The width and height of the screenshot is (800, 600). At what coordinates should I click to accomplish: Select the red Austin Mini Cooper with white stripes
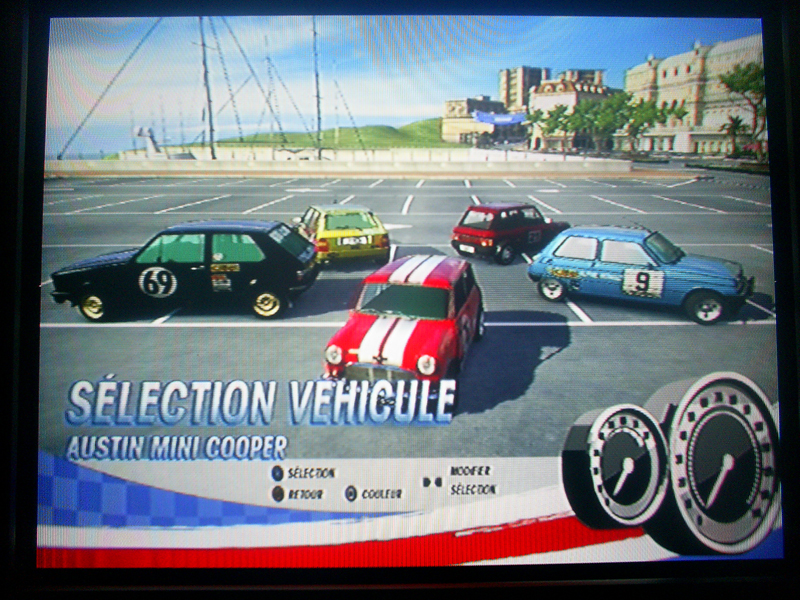(x=403, y=320)
